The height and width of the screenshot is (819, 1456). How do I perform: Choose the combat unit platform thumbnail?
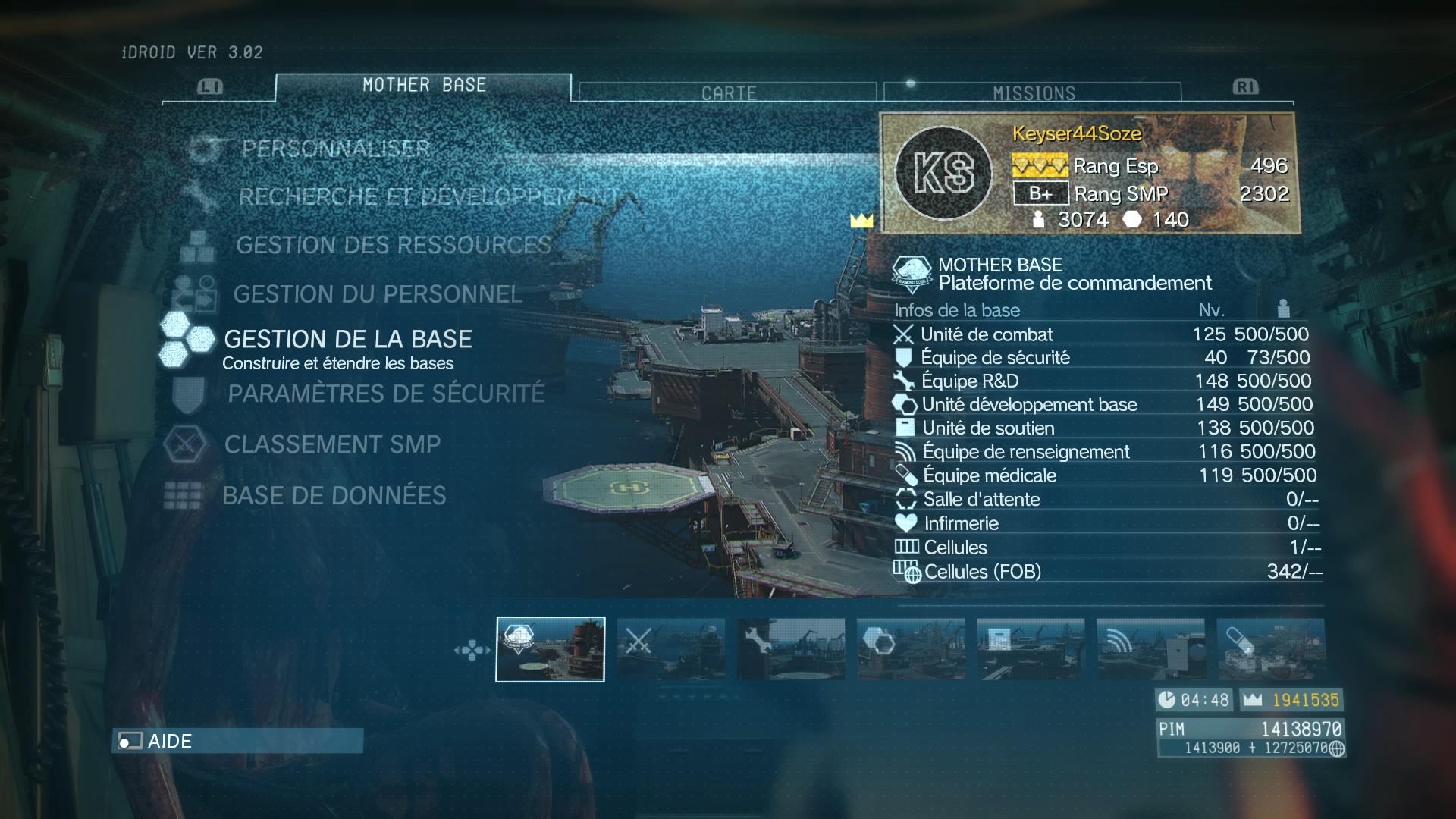(670, 649)
